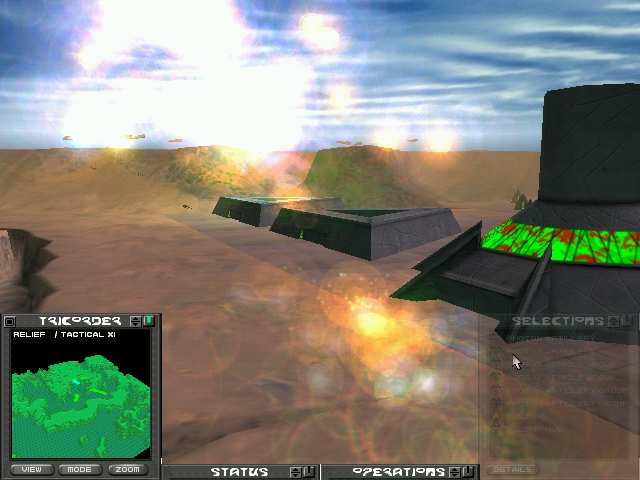640x480 pixels.
Task: Click the green relief tactical minimap
Action: [x=80, y=400]
